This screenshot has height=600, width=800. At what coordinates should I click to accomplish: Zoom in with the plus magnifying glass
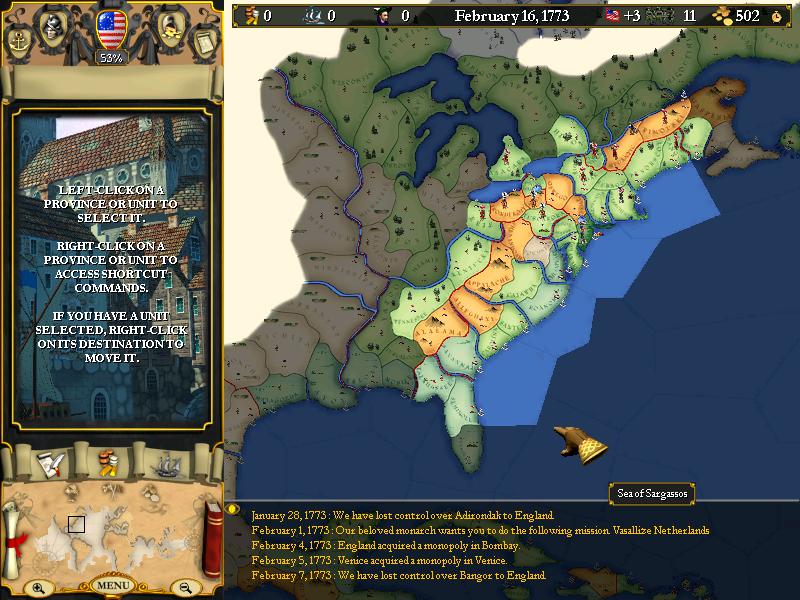[38, 587]
